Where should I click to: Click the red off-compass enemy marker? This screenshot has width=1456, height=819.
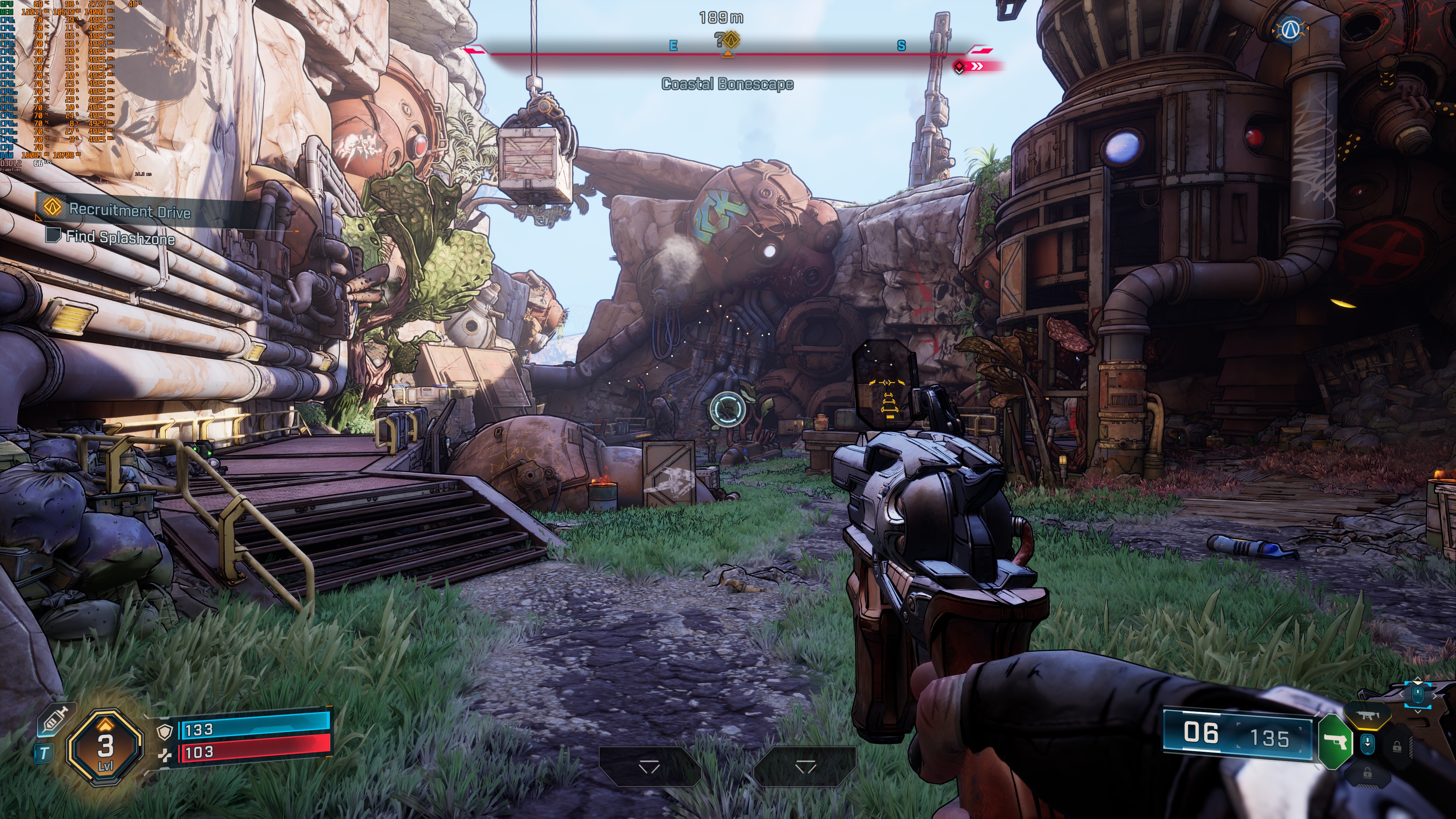960,67
